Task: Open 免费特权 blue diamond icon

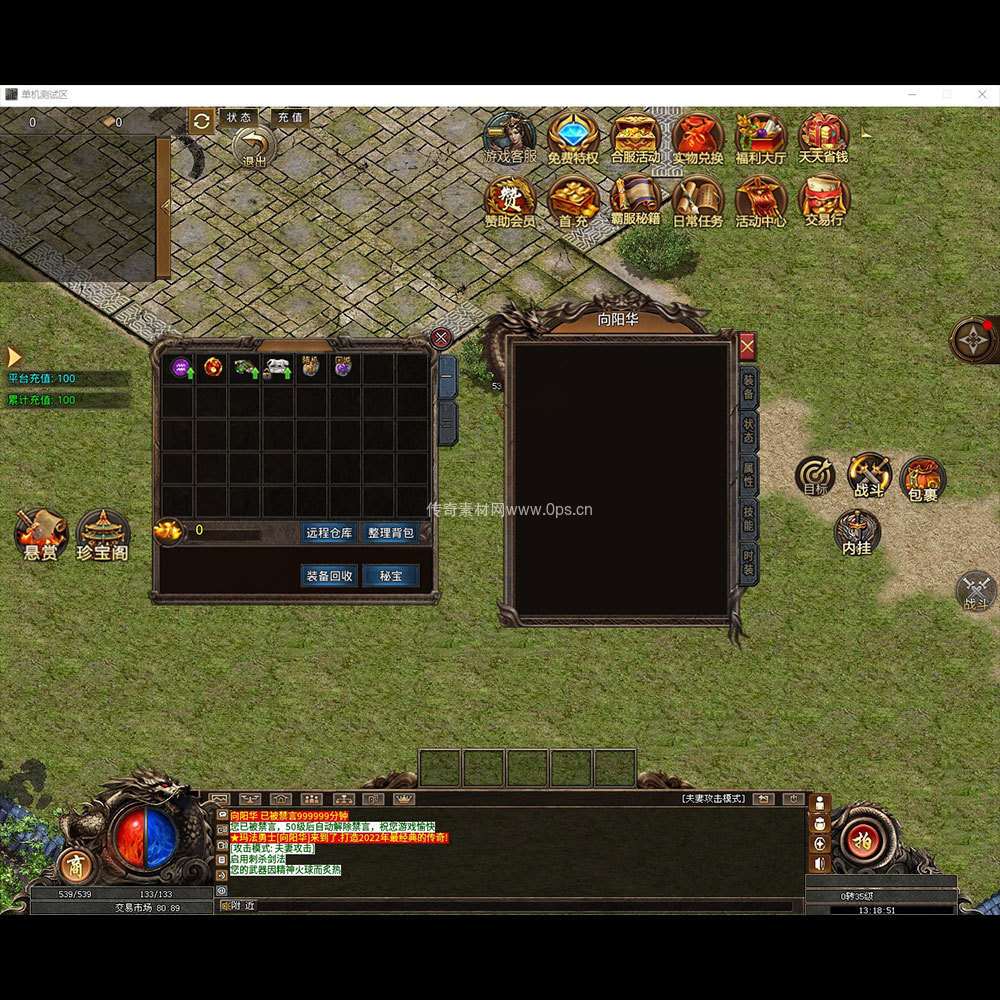Action: (573, 136)
